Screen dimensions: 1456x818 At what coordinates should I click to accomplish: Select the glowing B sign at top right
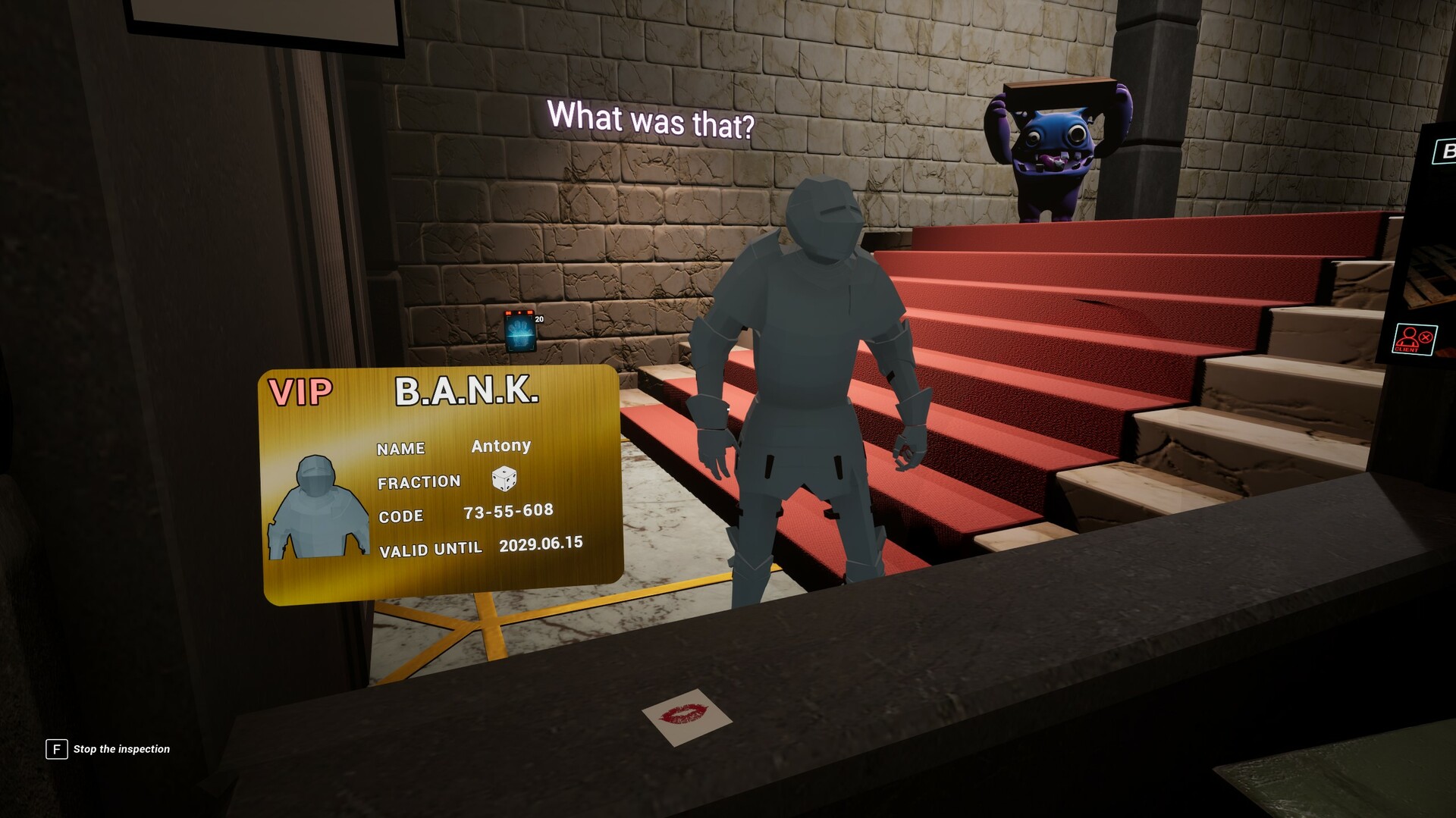coord(1448,150)
